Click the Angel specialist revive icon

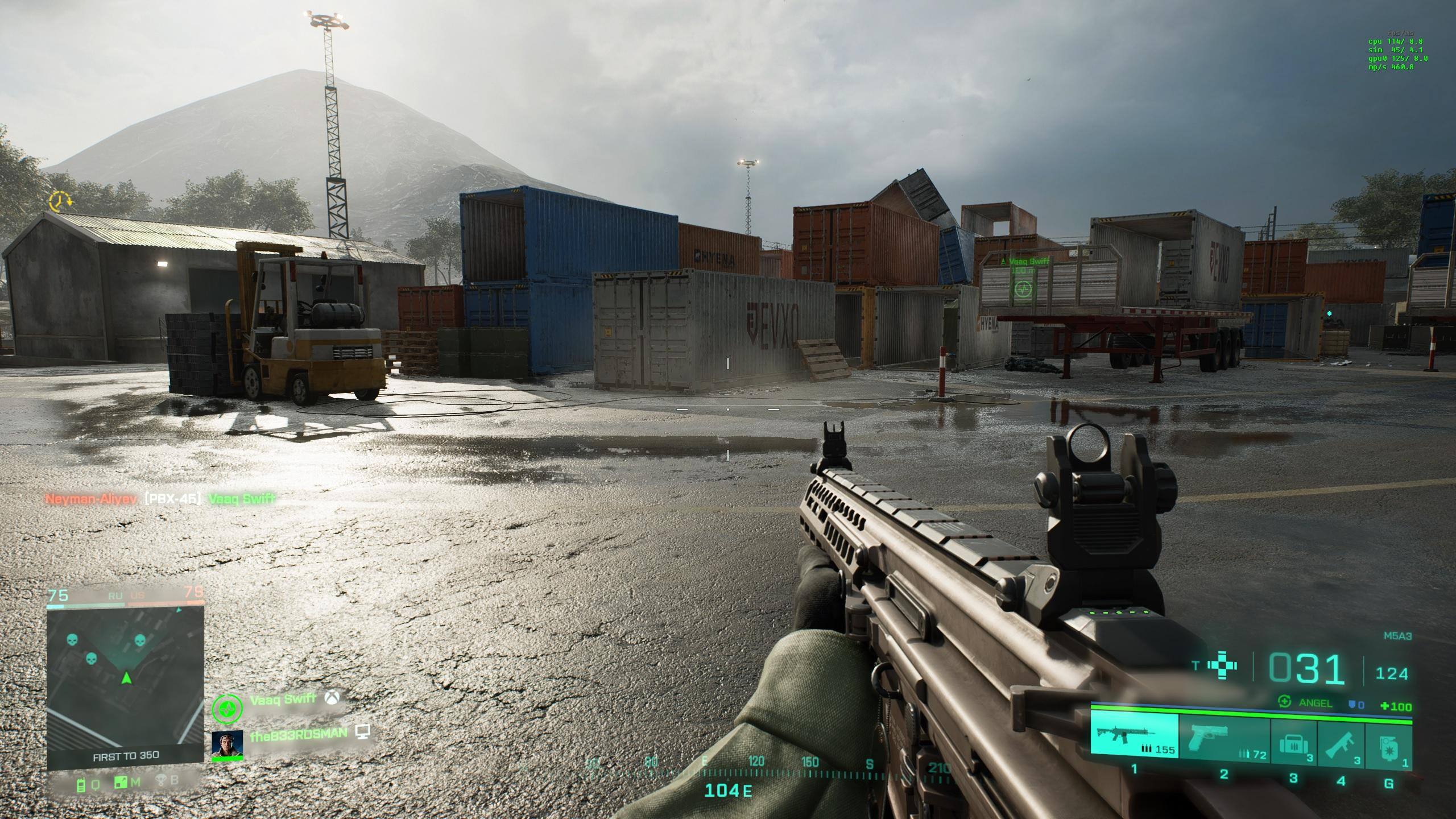(1284, 702)
